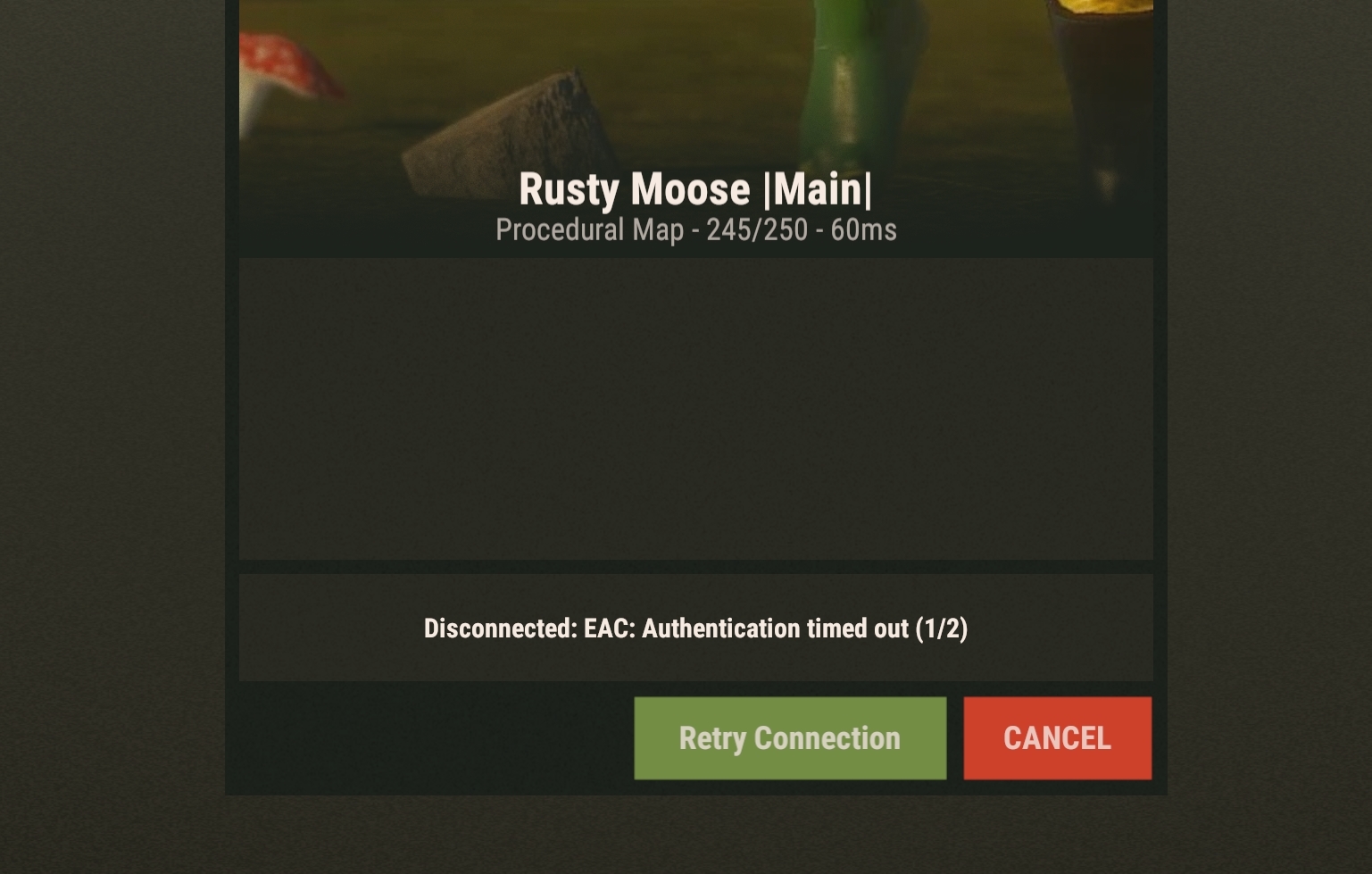Click the Retry Connection button
This screenshot has height=874, width=1372.
point(789,737)
